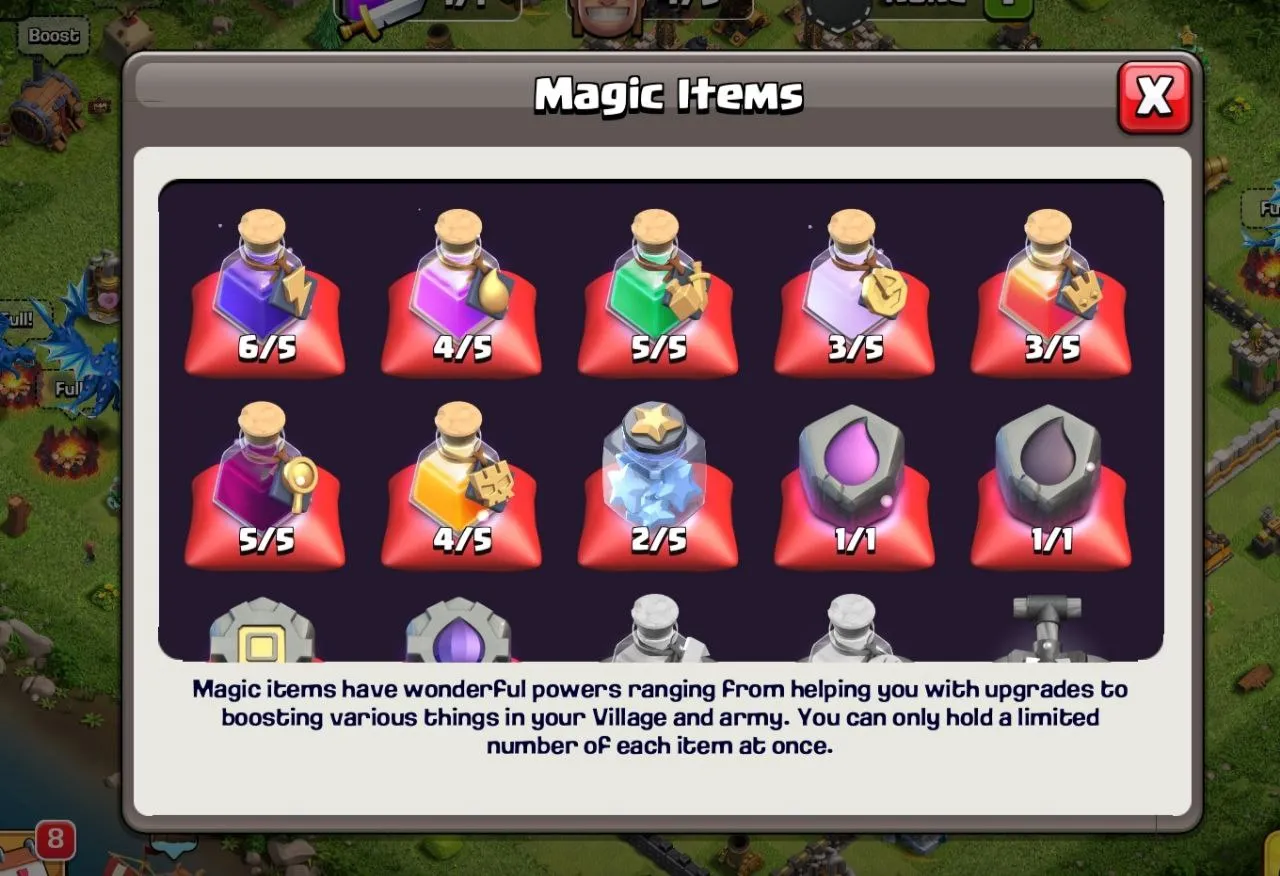Image resolution: width=1280 pixels, height=876 pixels.
Task: Close the Magic Items window
Action: pyautogui.click(x=1155, y=97)
